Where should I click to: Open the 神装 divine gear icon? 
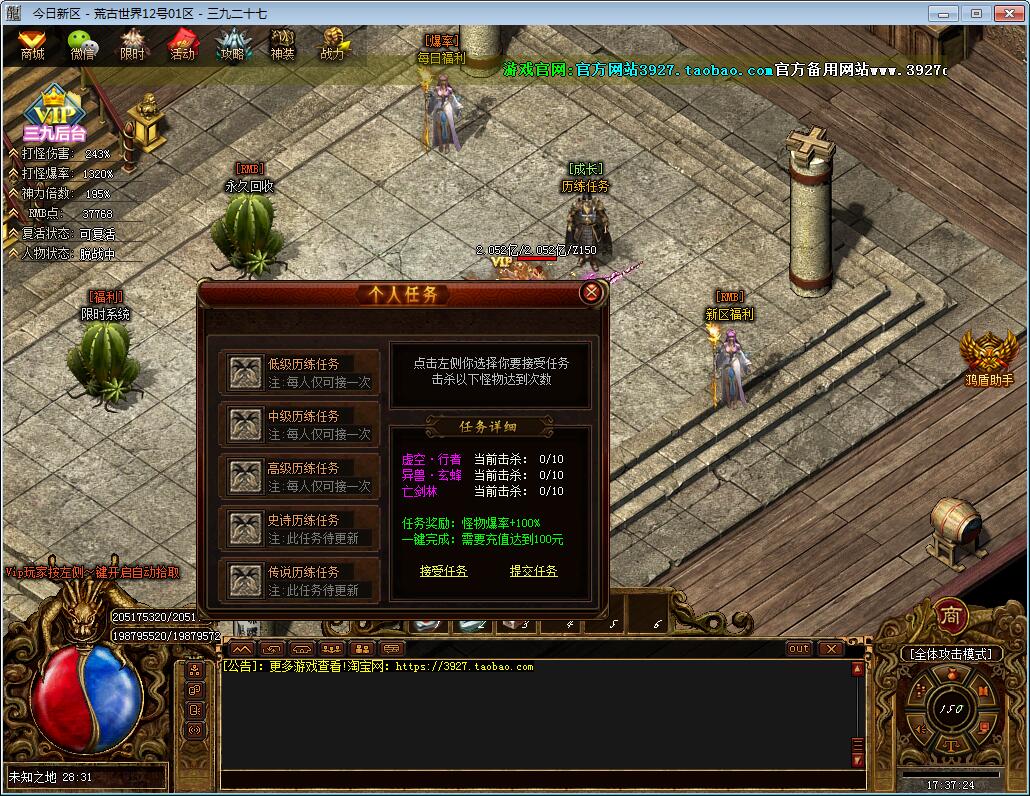282,45
